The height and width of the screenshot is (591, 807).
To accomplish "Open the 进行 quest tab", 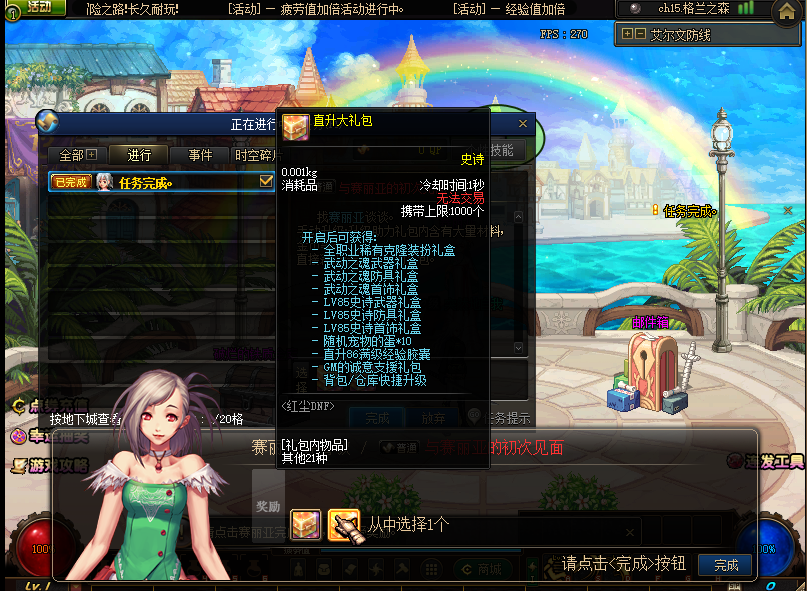I will (139, 155).
